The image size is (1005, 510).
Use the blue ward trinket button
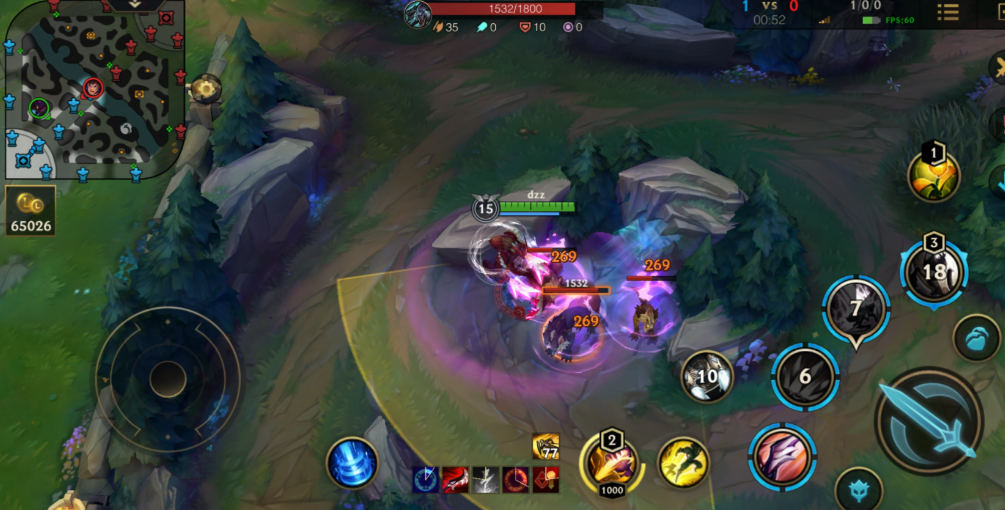976,338
